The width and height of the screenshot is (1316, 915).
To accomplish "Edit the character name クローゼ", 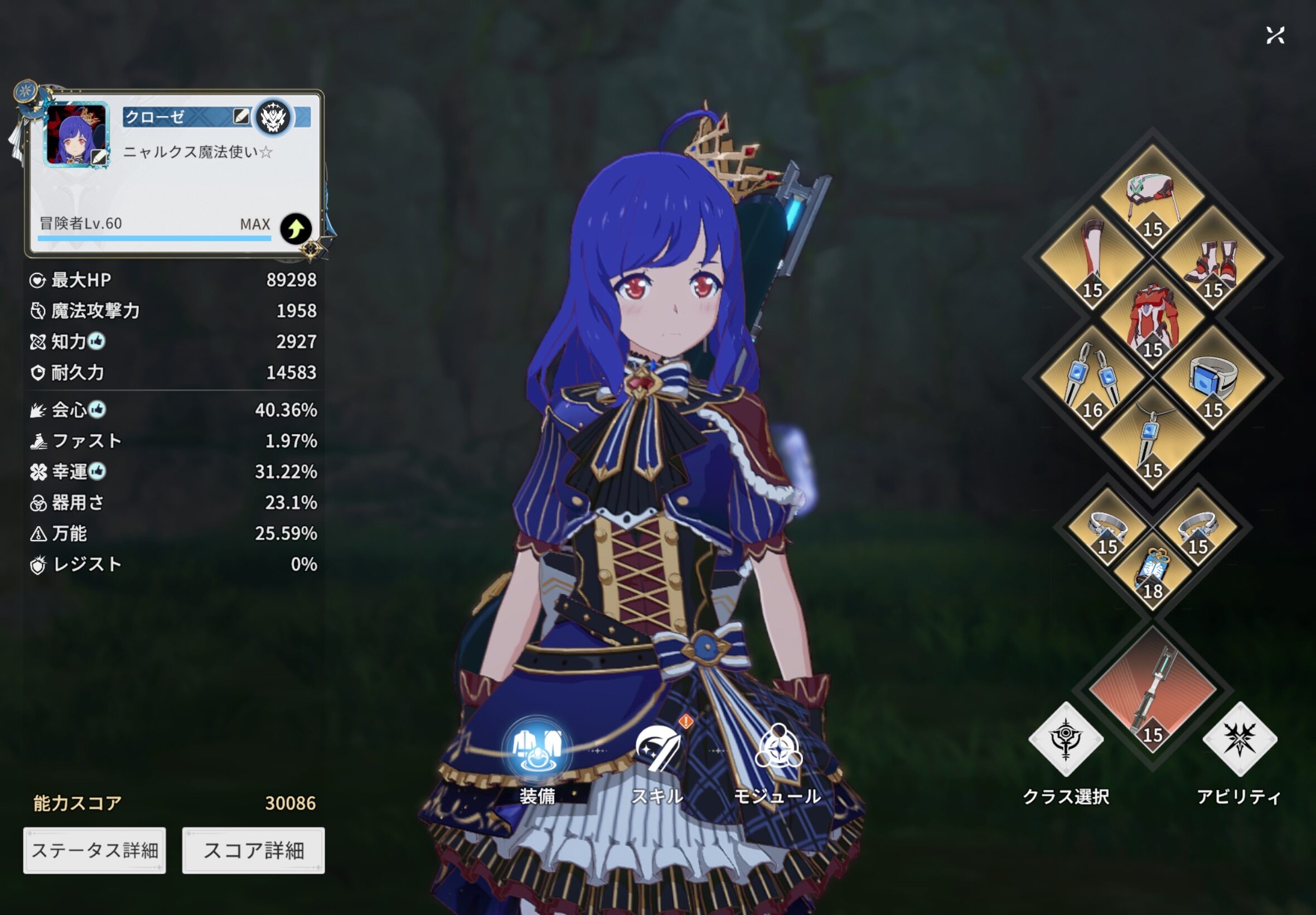I will [x=241, y=117].
